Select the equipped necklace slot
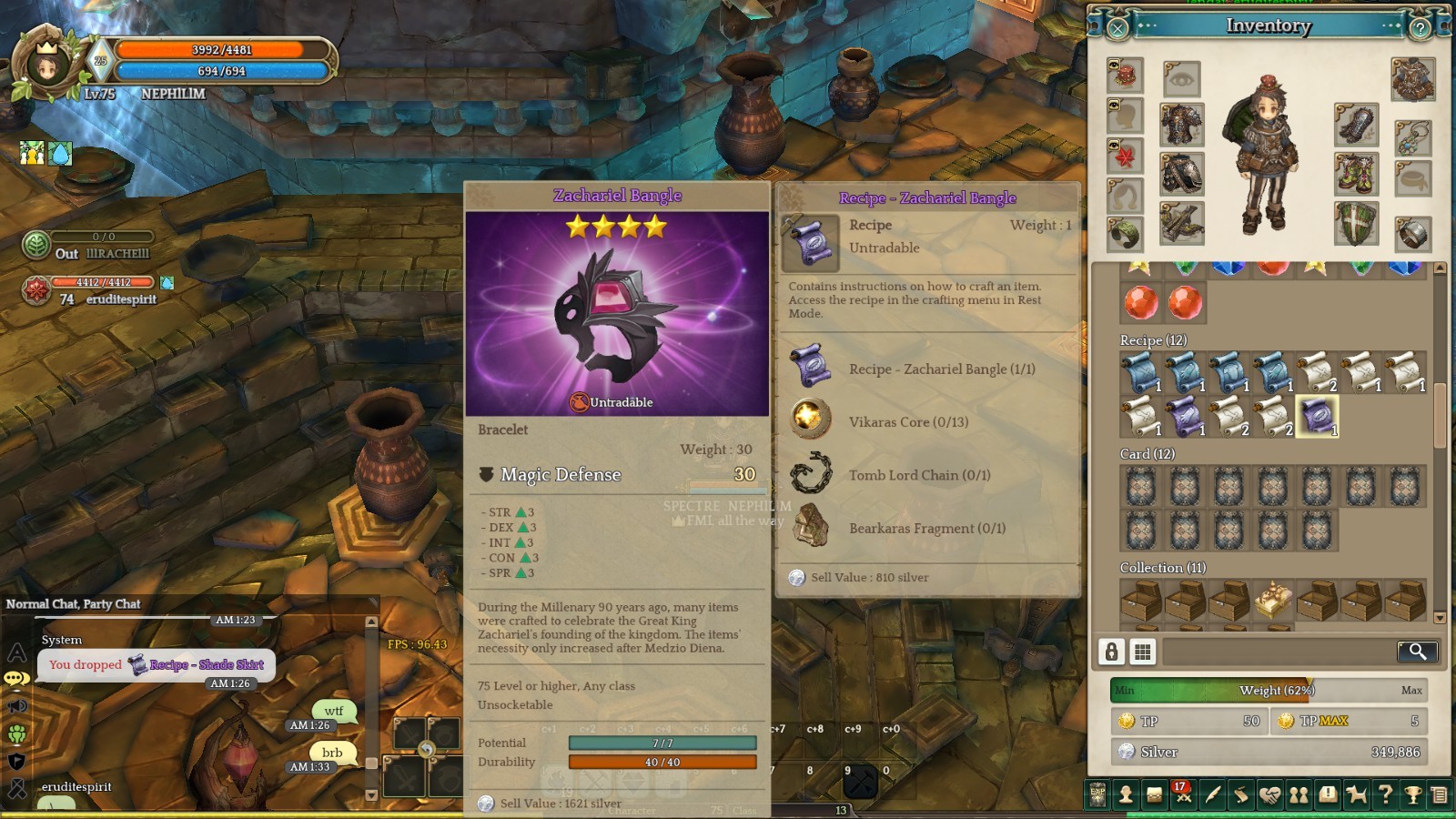This screenshot has width=1456, height=819. pyautogui.click(x=1412, y=136)
